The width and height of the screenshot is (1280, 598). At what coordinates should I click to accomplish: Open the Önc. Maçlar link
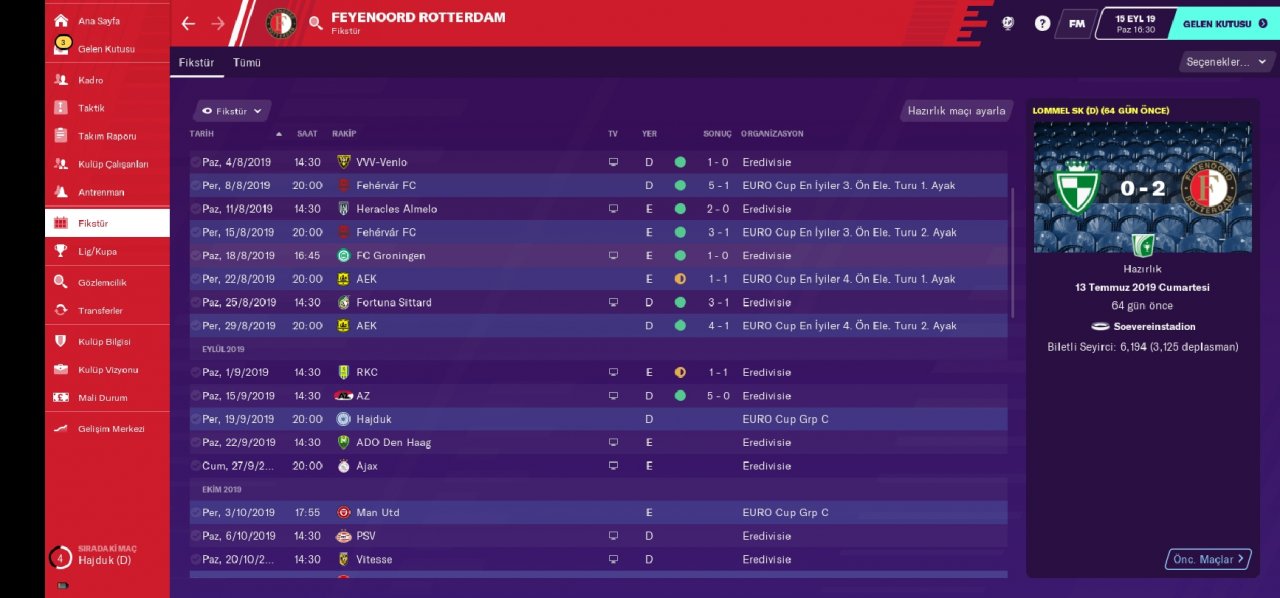[x=1208, y=559]
